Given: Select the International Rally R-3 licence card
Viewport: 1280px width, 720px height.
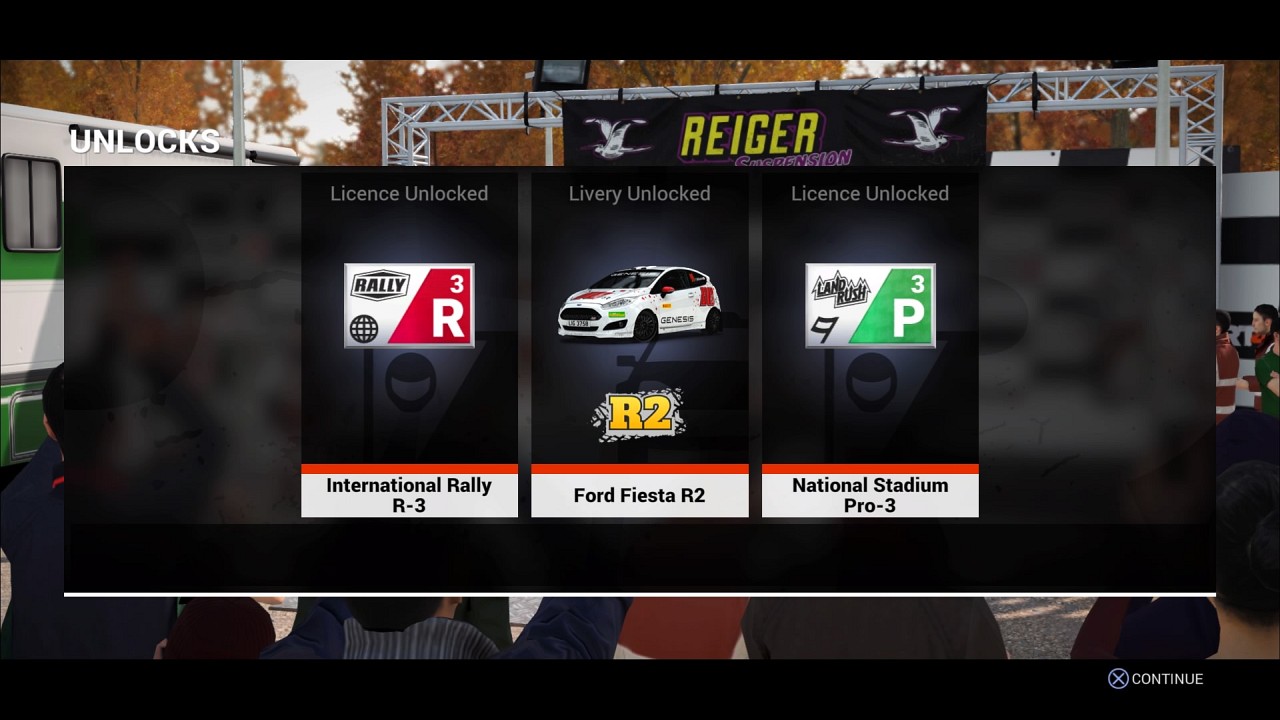Looking at the screenshot, I should tap(409, 345).
